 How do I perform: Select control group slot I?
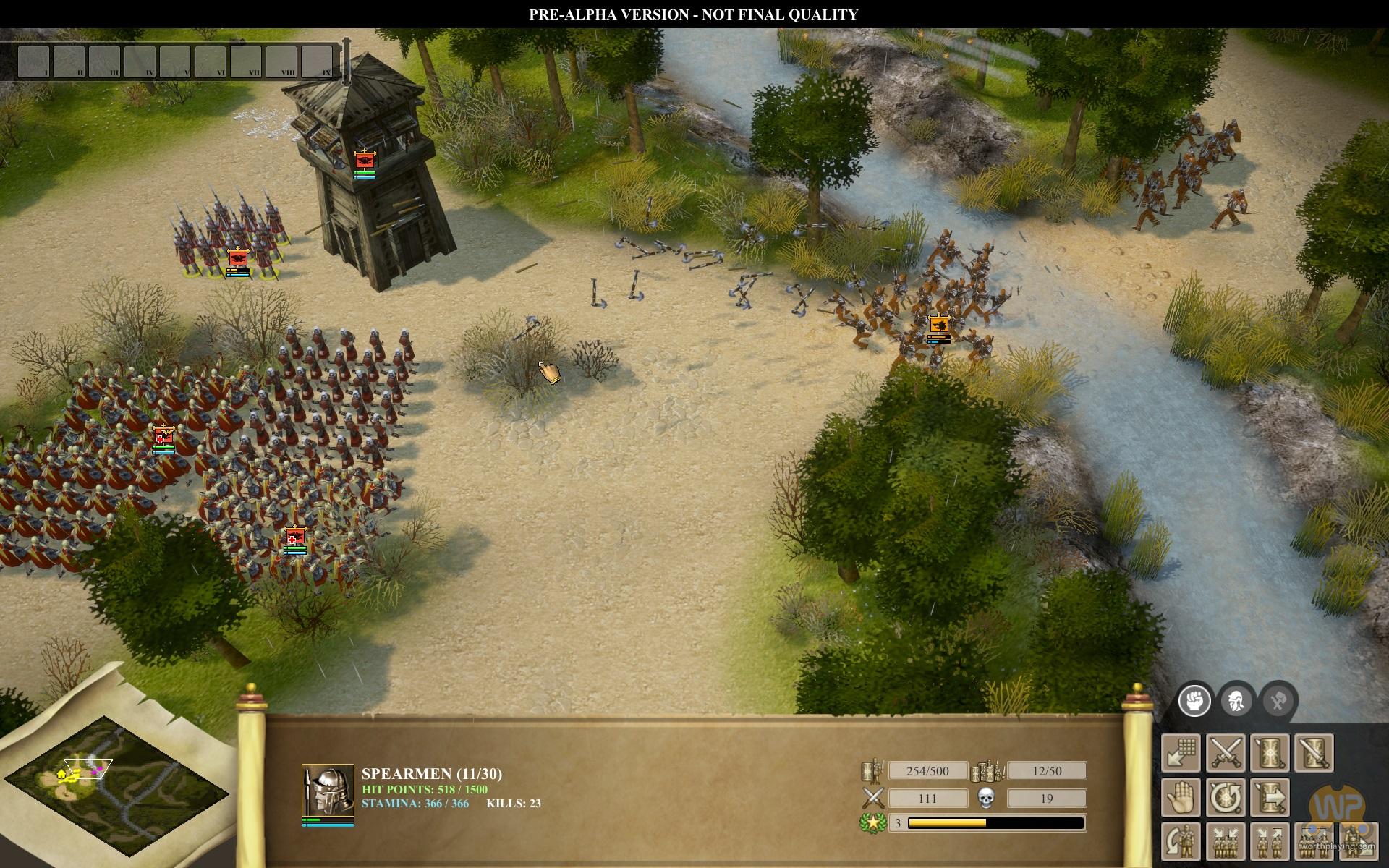click(33, 61)
